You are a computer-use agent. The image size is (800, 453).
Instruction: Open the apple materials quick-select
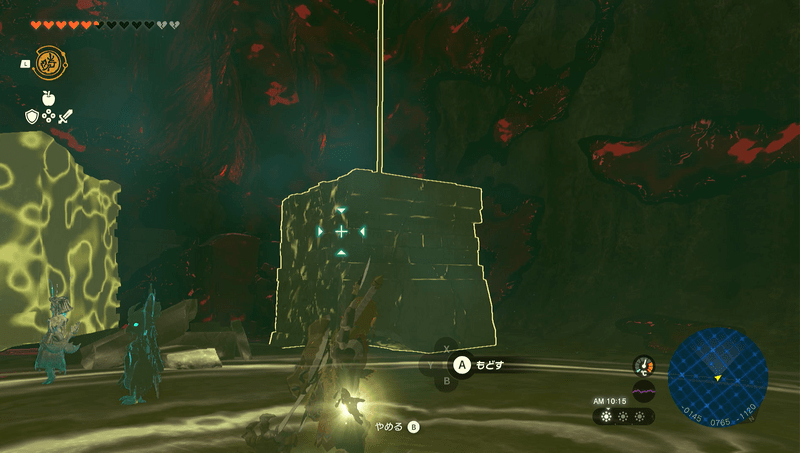coord(48,99)
